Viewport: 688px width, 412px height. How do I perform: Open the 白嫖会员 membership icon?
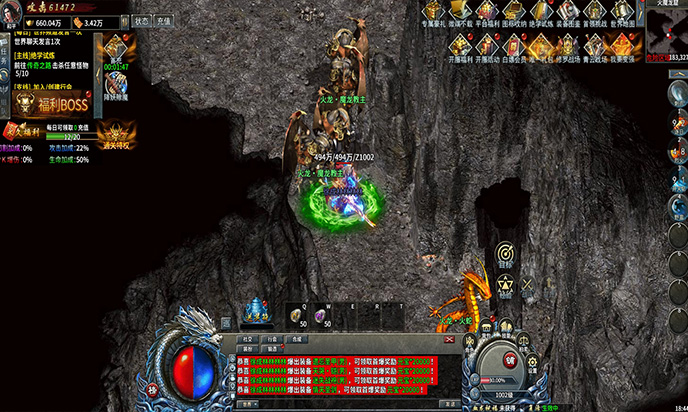pos(512,45)
